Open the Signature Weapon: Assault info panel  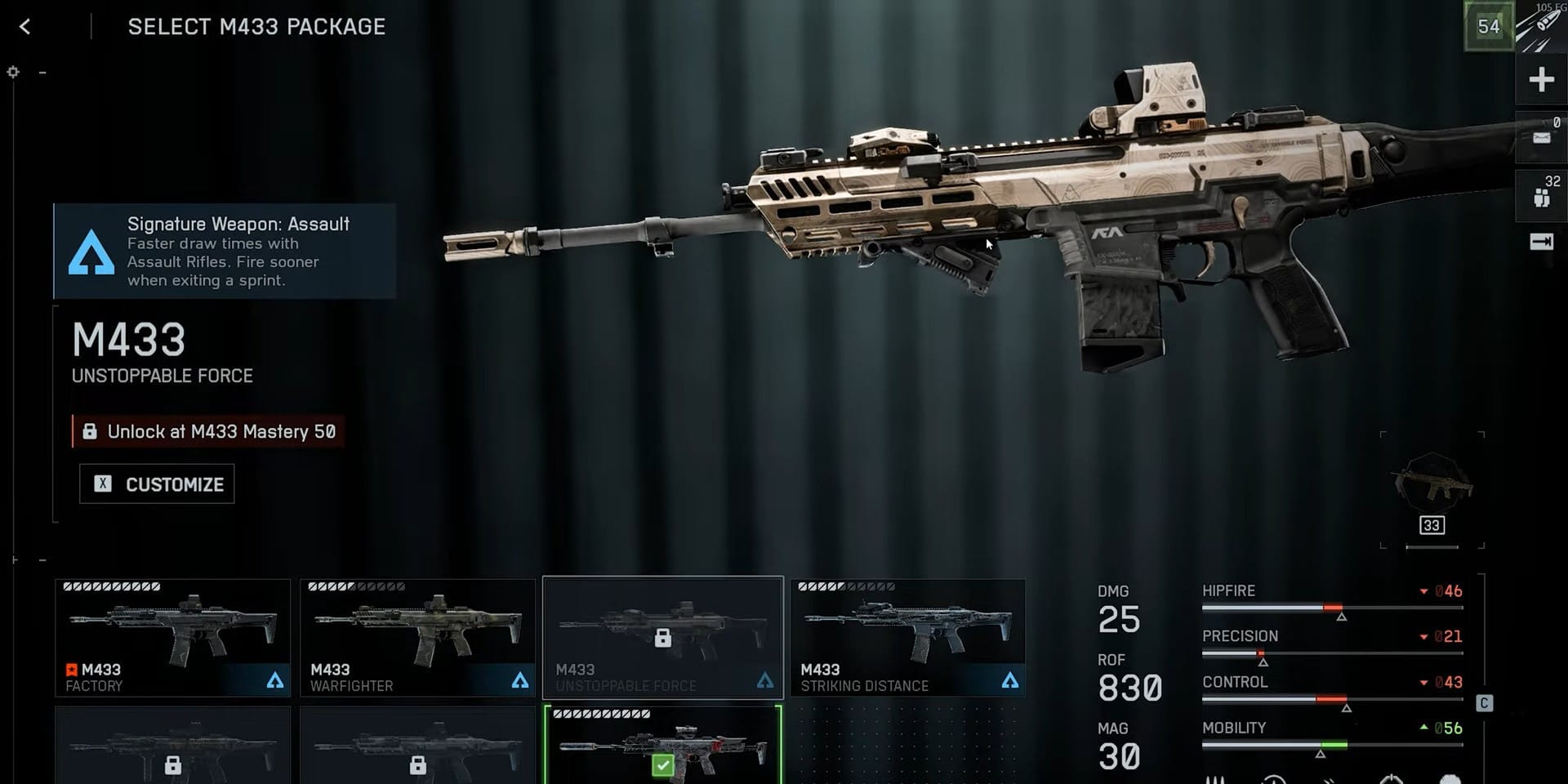click(x=225, y=252)
